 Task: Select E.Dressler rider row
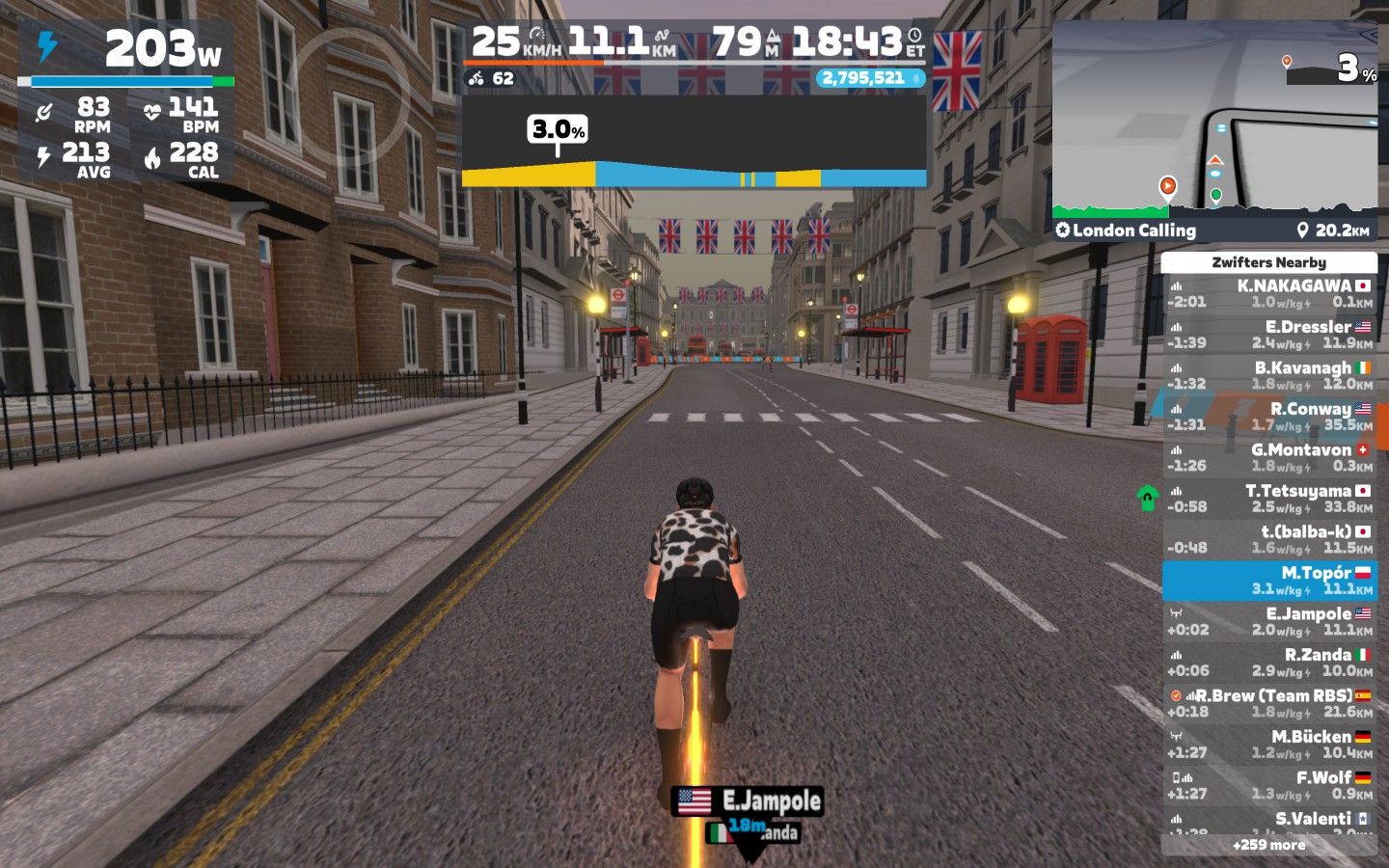[x=1268, y=335]
